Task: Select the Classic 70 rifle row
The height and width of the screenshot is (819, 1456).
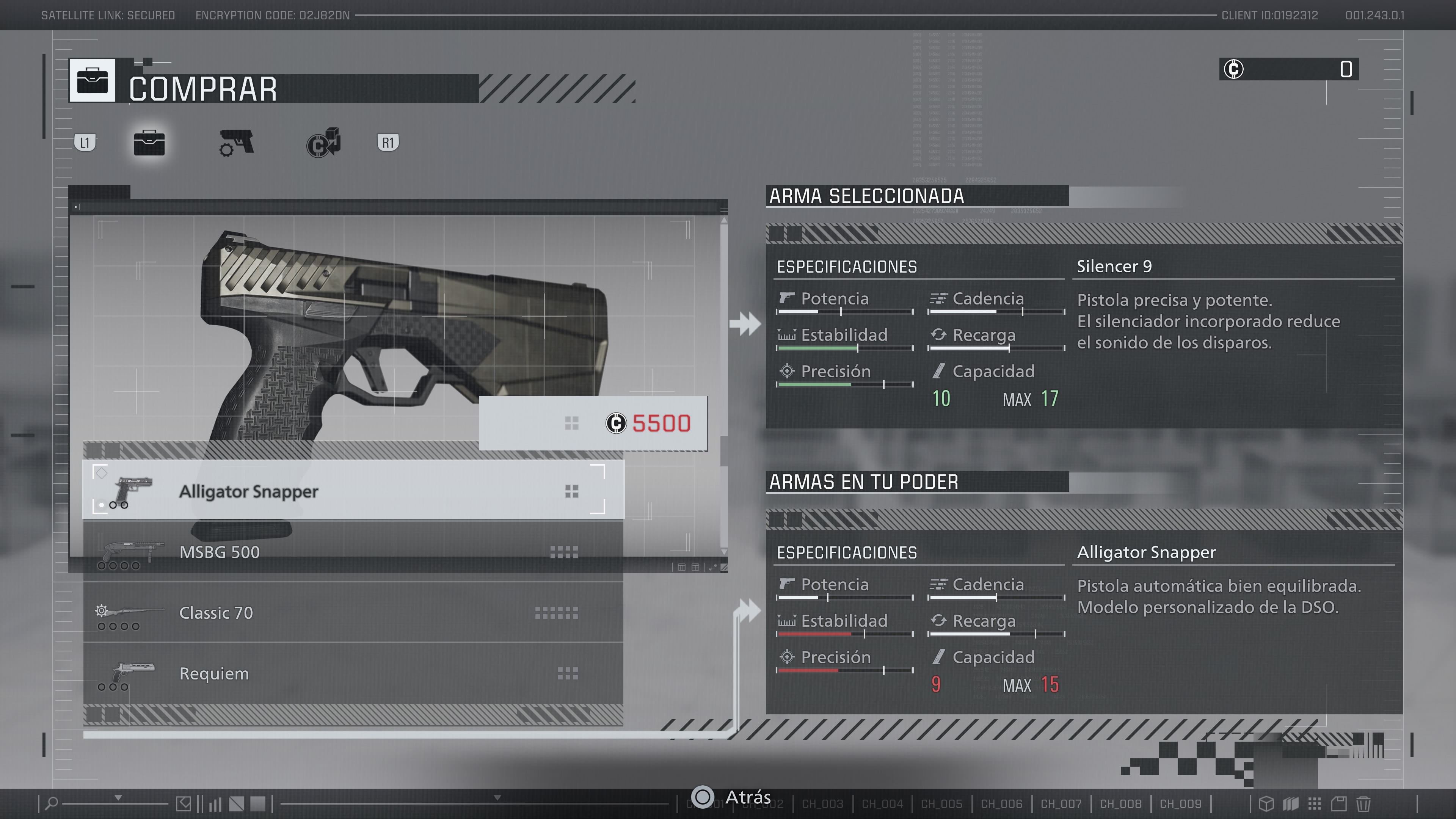Action: 353,612
